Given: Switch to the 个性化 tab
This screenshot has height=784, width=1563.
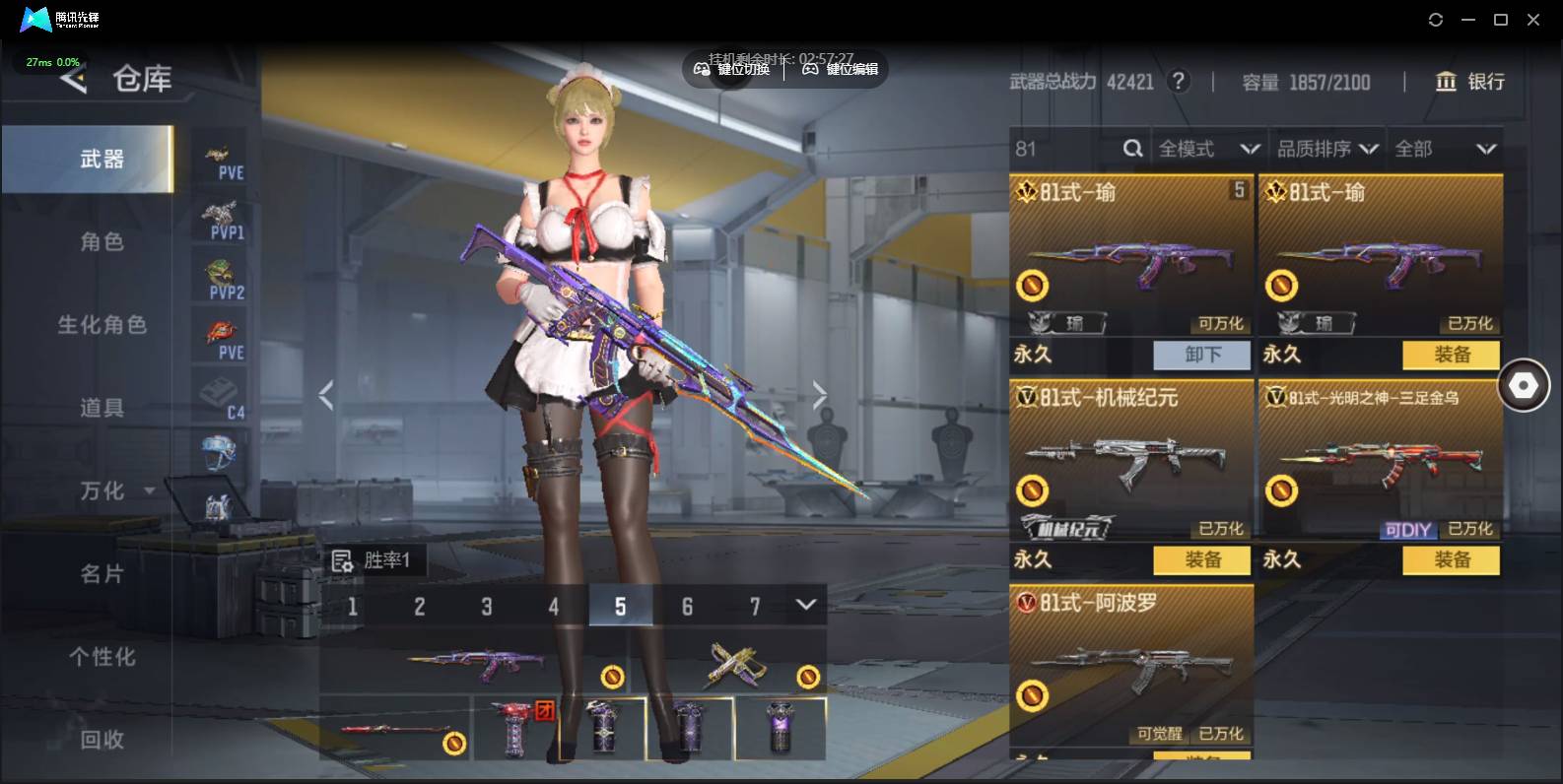Looking at the screenshot, I should (x=102, y=656).
